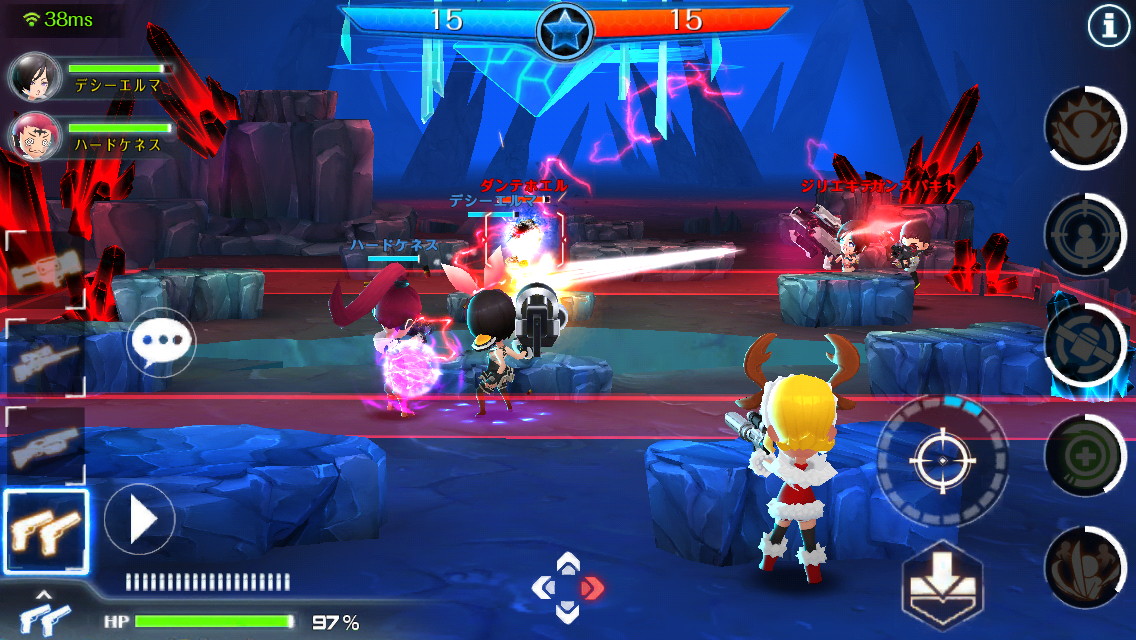Viewport: 1136px width, 640px height.
Task: Tap the down-arrow hexagon button
Action: click(x=942, y=585)
